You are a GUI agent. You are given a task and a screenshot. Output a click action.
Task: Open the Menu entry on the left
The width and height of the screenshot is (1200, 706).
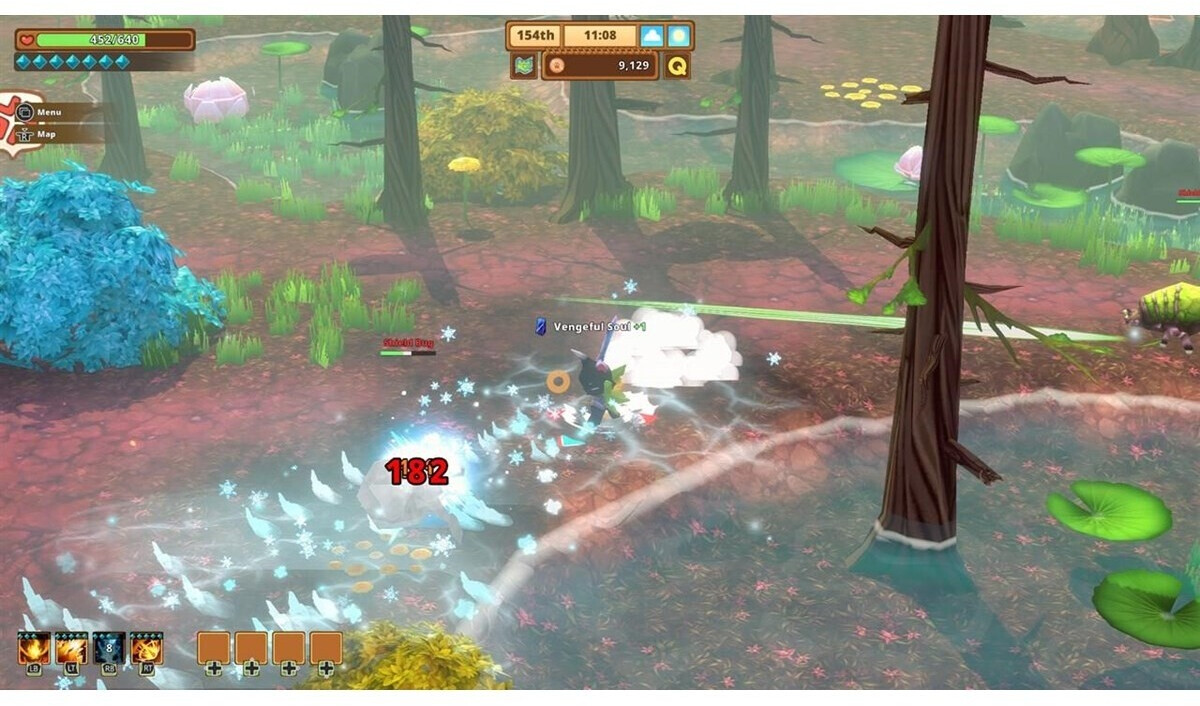[x=47, y=112]
